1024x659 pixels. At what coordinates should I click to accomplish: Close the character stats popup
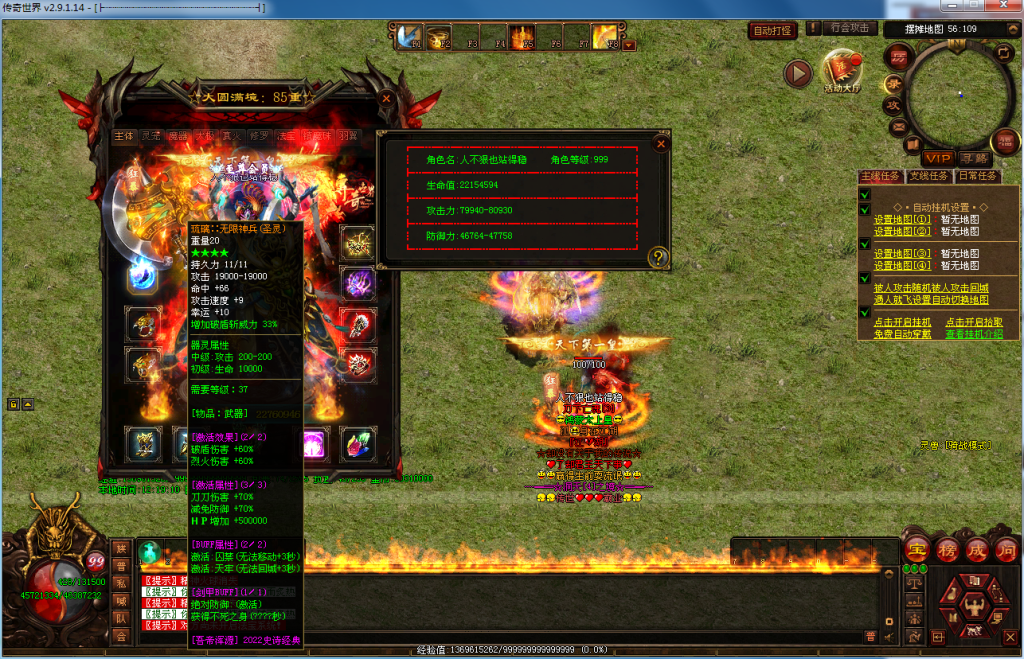[660, 143]
